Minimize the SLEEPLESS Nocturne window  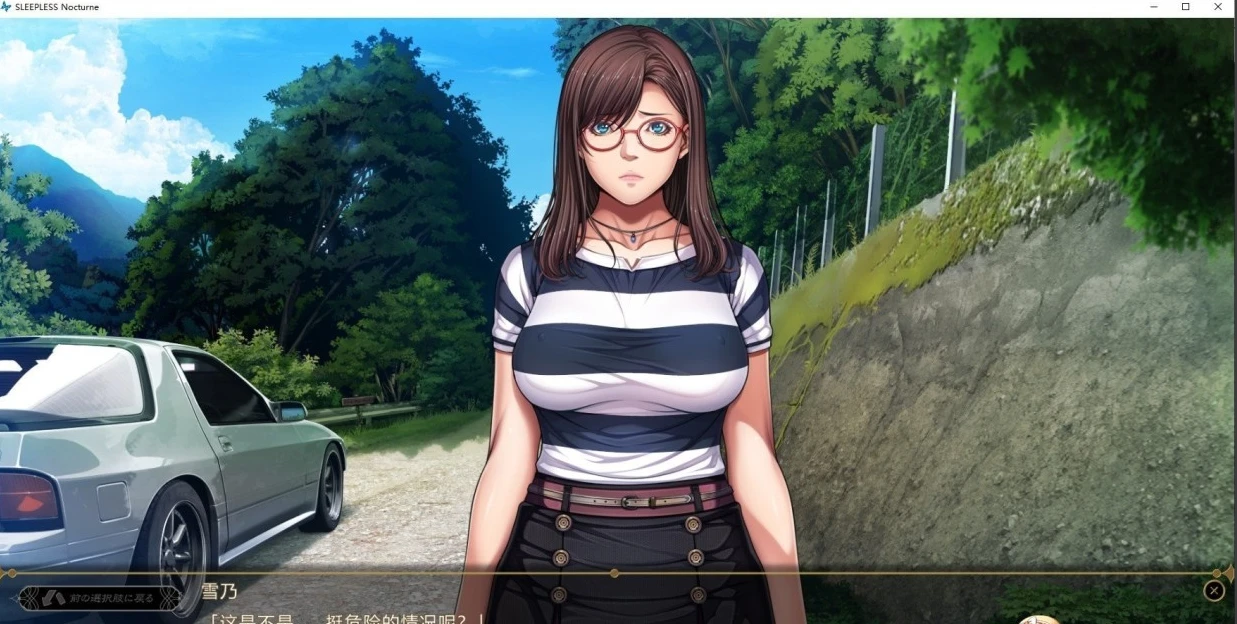[1153, 7]
